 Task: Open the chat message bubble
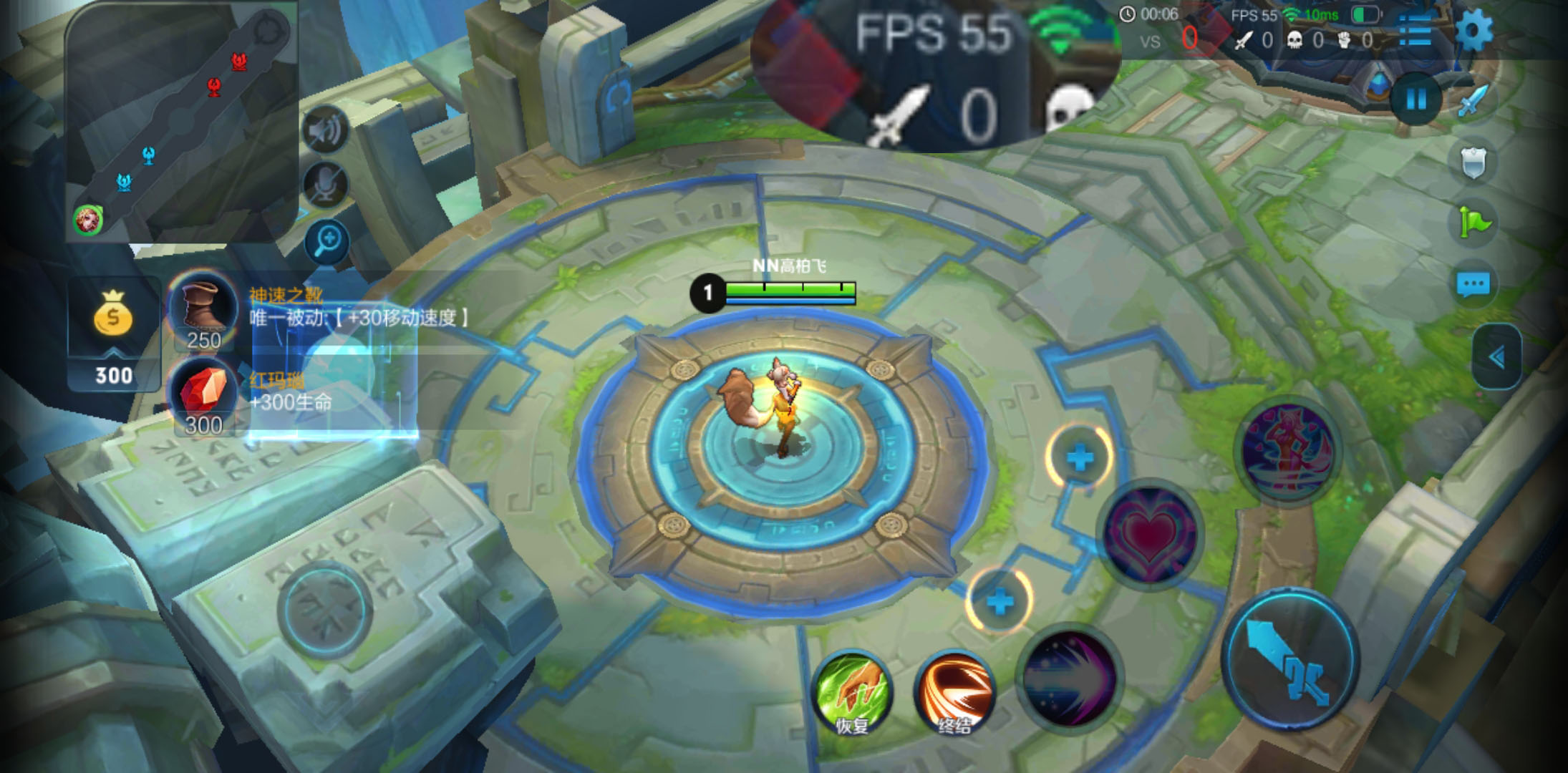click(1473, 285)
